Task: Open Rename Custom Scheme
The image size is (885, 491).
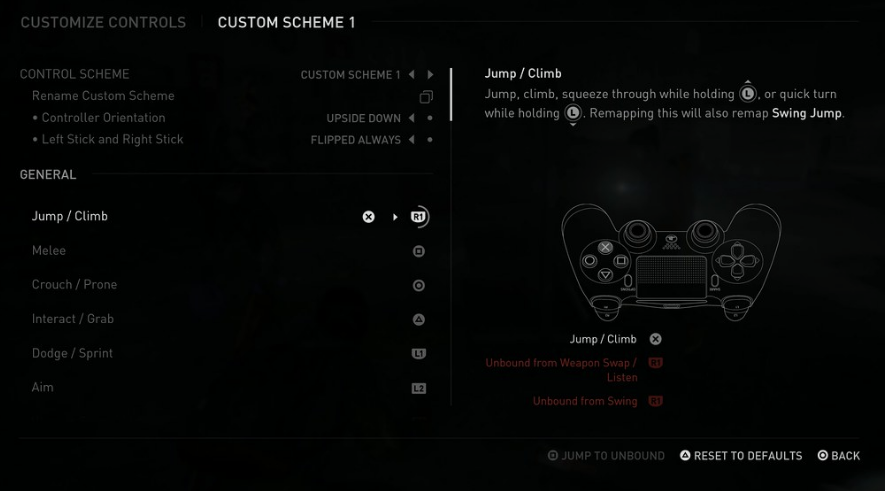Action: coord(103,96)
